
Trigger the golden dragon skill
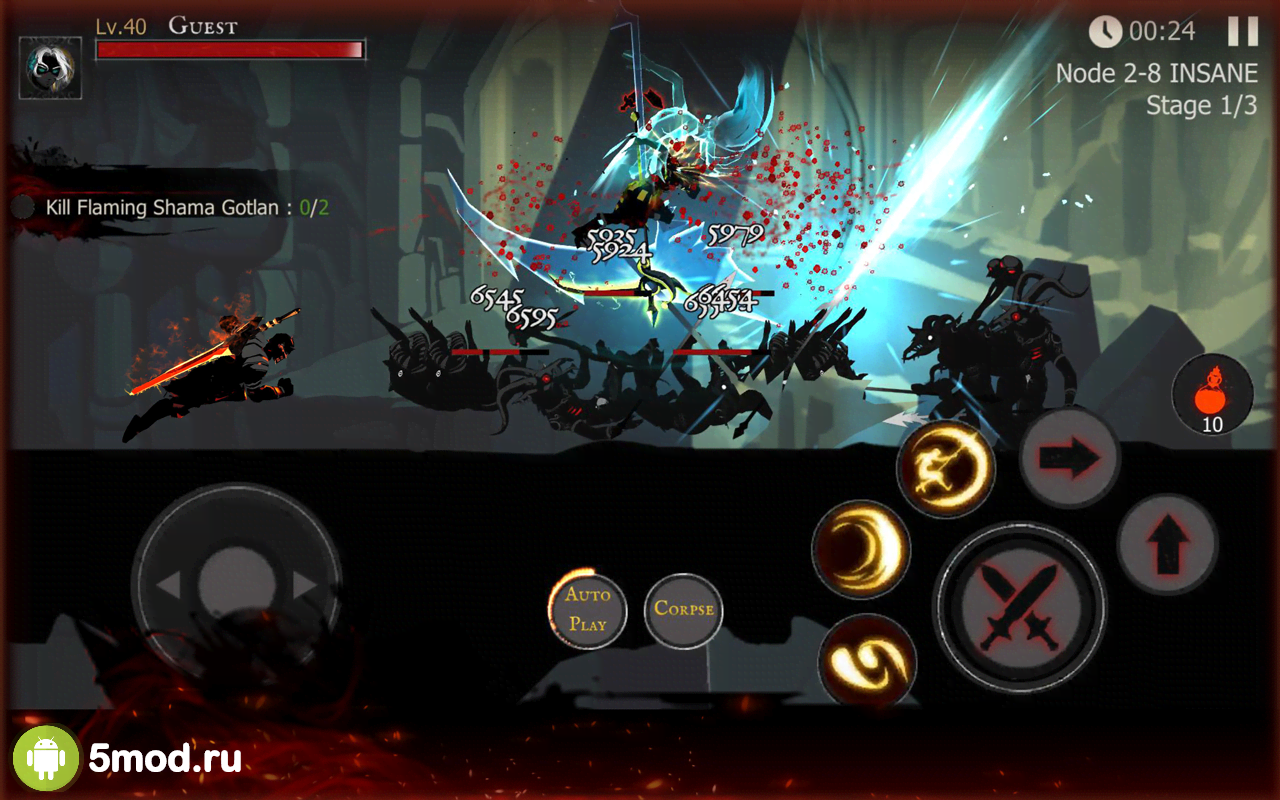point(946,468)
